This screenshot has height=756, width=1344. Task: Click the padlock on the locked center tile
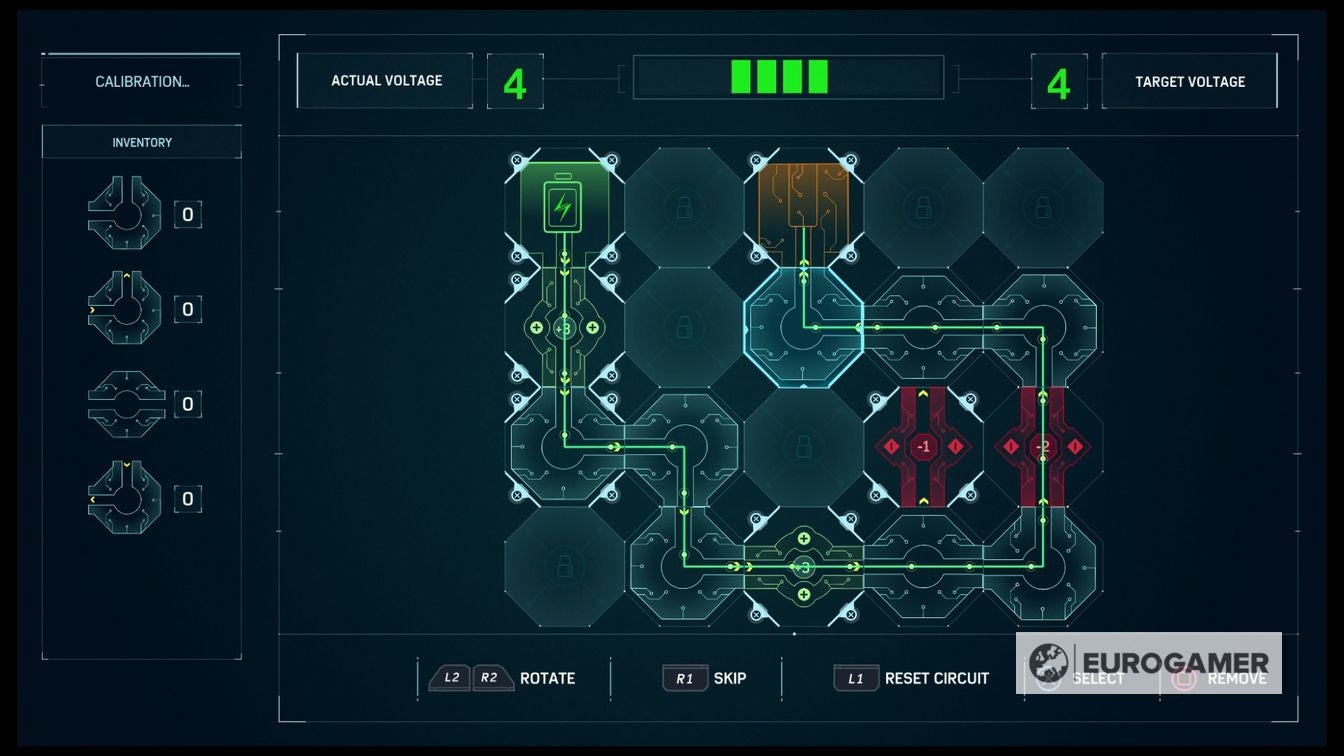tap(802, 447)
